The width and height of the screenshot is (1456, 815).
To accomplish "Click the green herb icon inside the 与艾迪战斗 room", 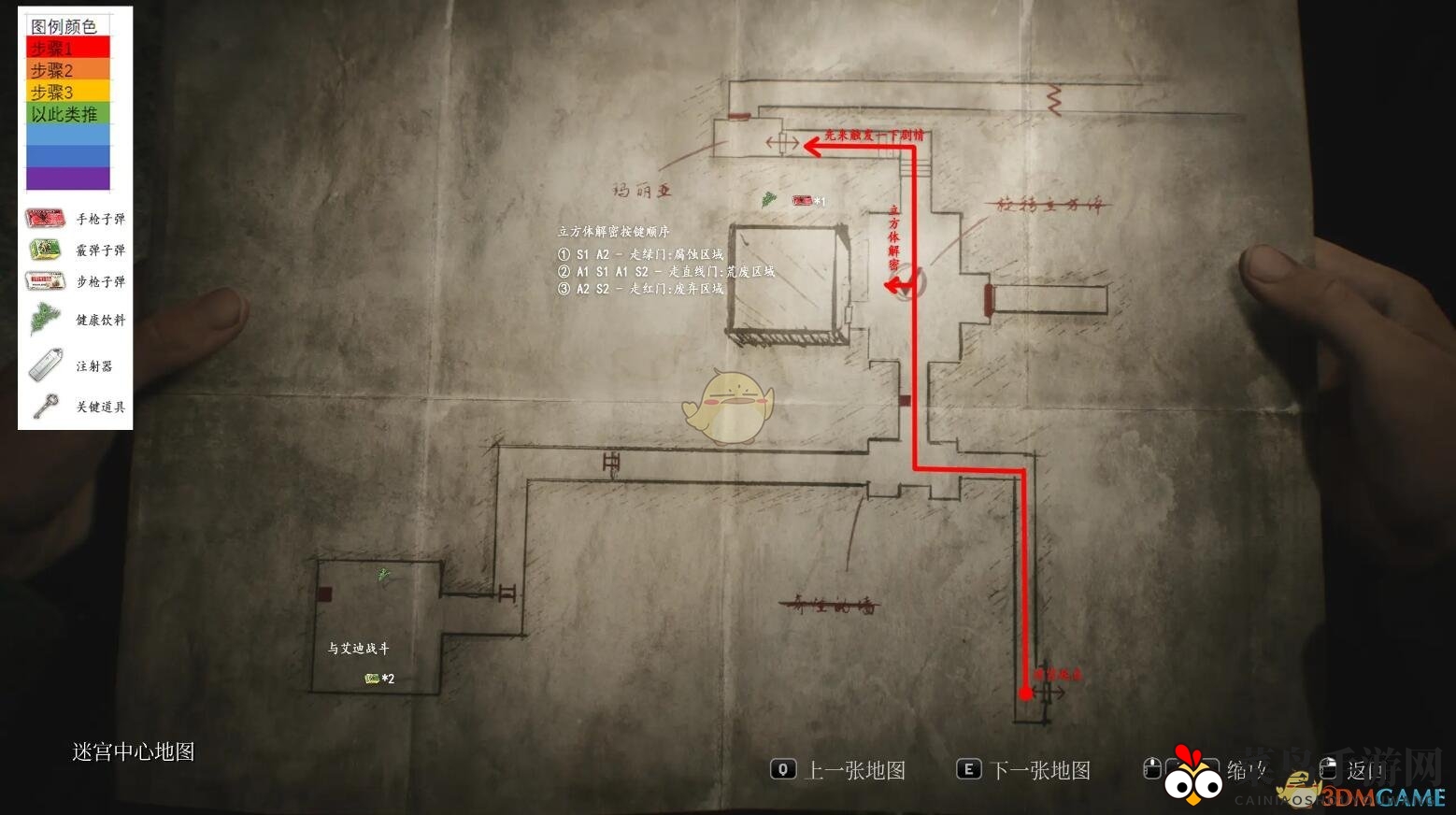I will click(382, 577).
